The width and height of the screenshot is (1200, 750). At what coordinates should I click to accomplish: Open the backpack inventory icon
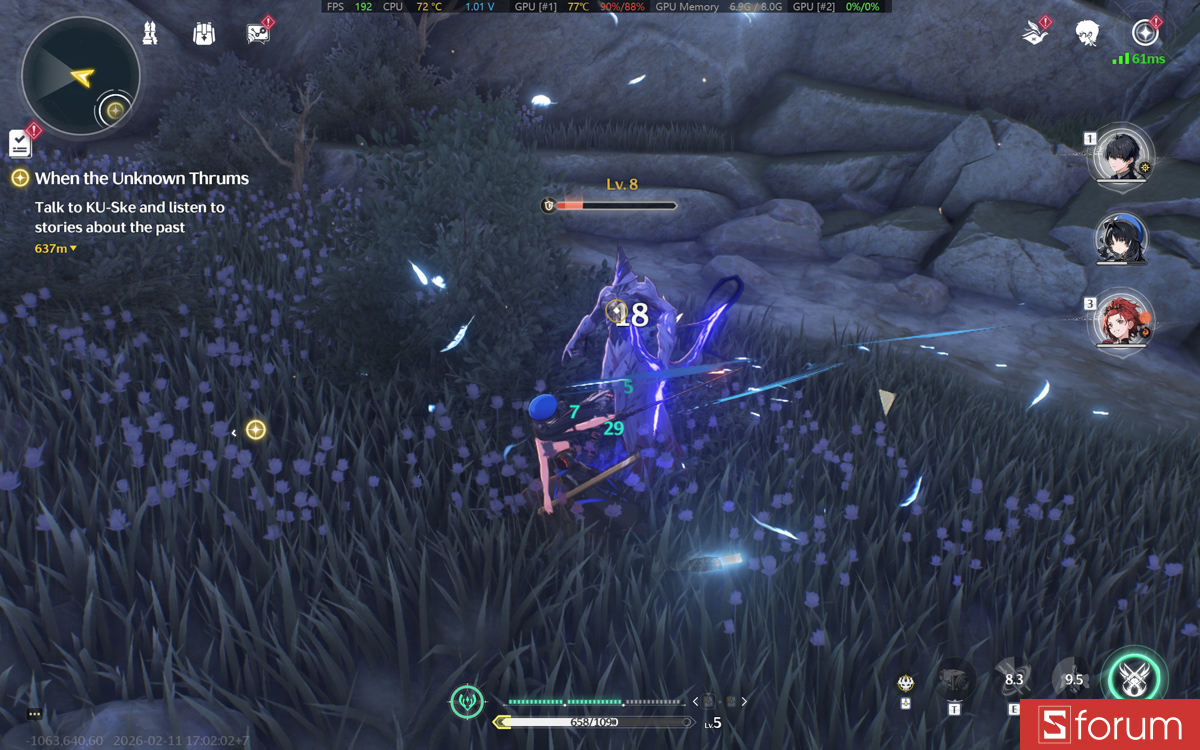(204, 34)
